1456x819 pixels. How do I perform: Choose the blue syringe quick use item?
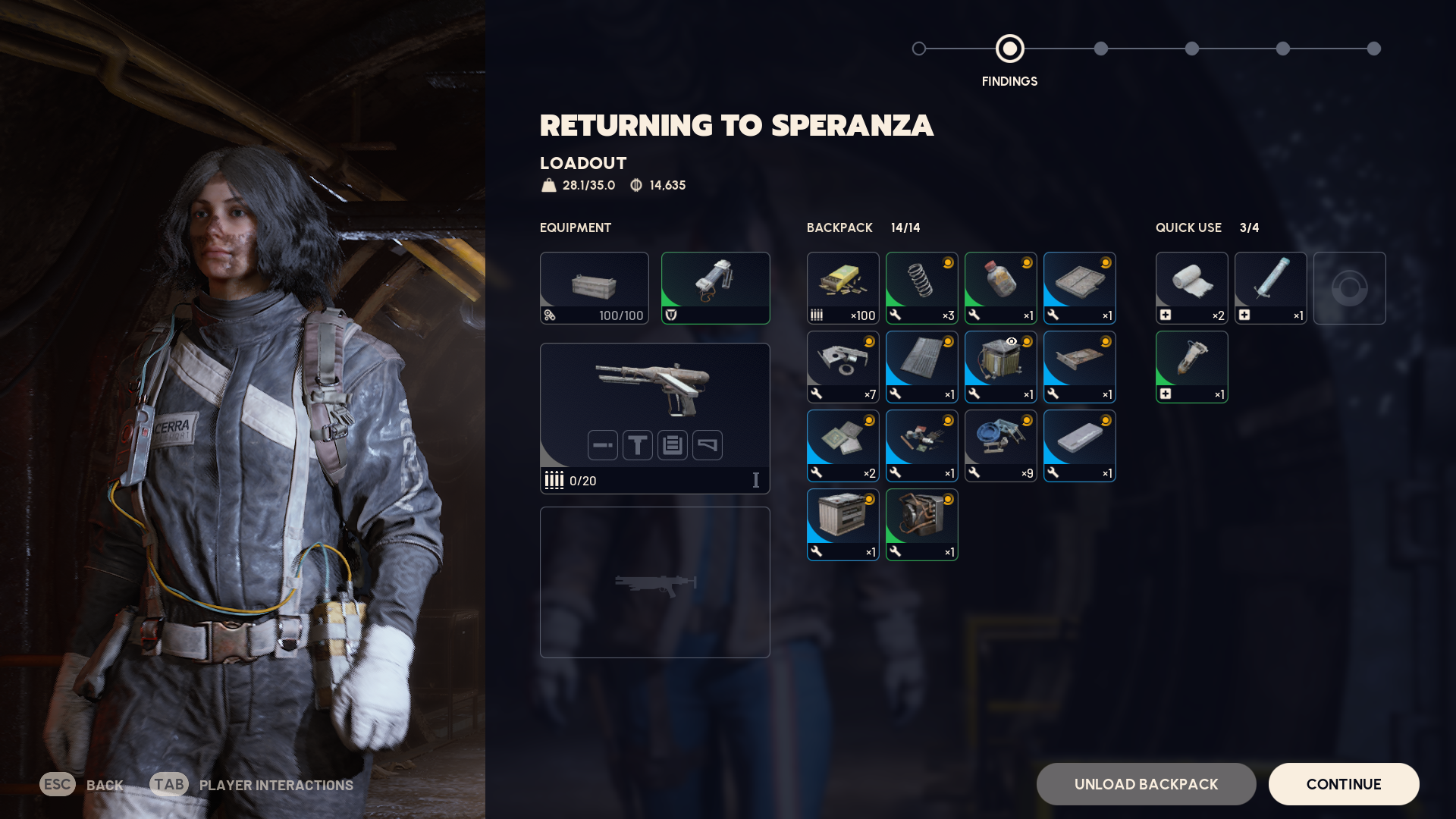tap(1270, 288)
